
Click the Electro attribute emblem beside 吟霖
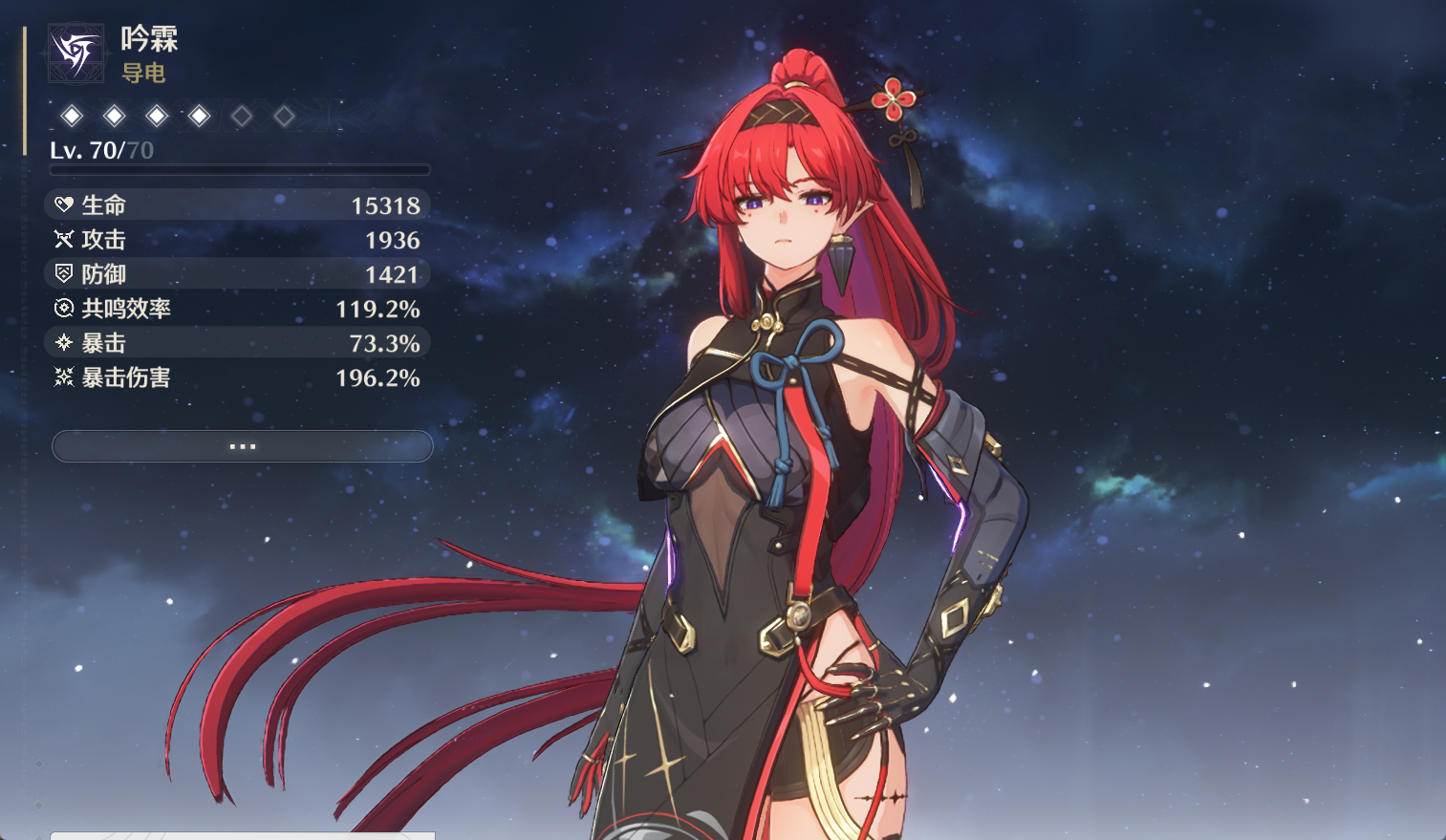click(x=76, y=52)
